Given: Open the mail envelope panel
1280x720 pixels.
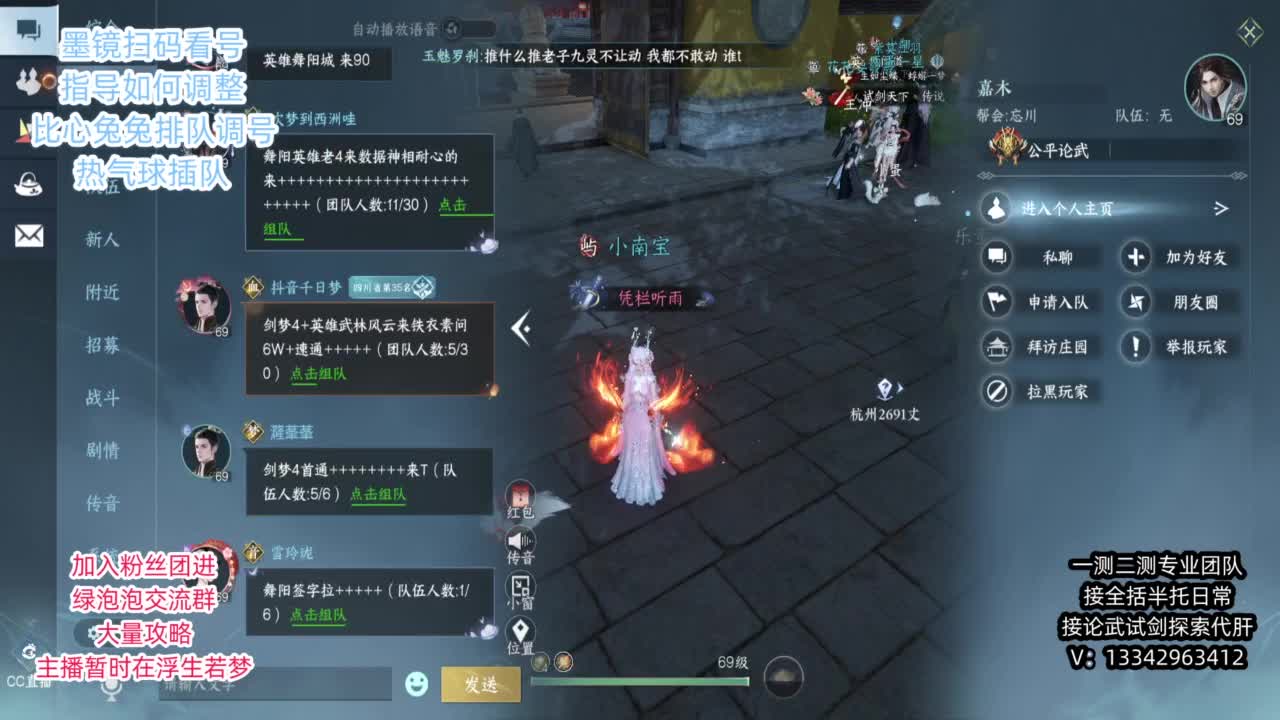Looking at the screenshot, I should click(27, 236).
